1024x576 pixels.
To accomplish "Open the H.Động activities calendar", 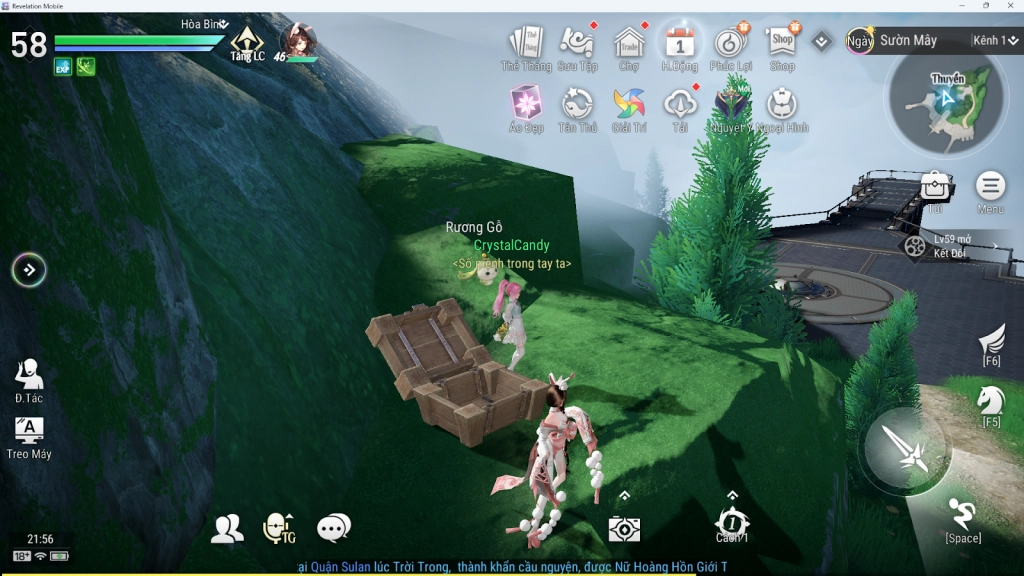I will click(680, 43).
